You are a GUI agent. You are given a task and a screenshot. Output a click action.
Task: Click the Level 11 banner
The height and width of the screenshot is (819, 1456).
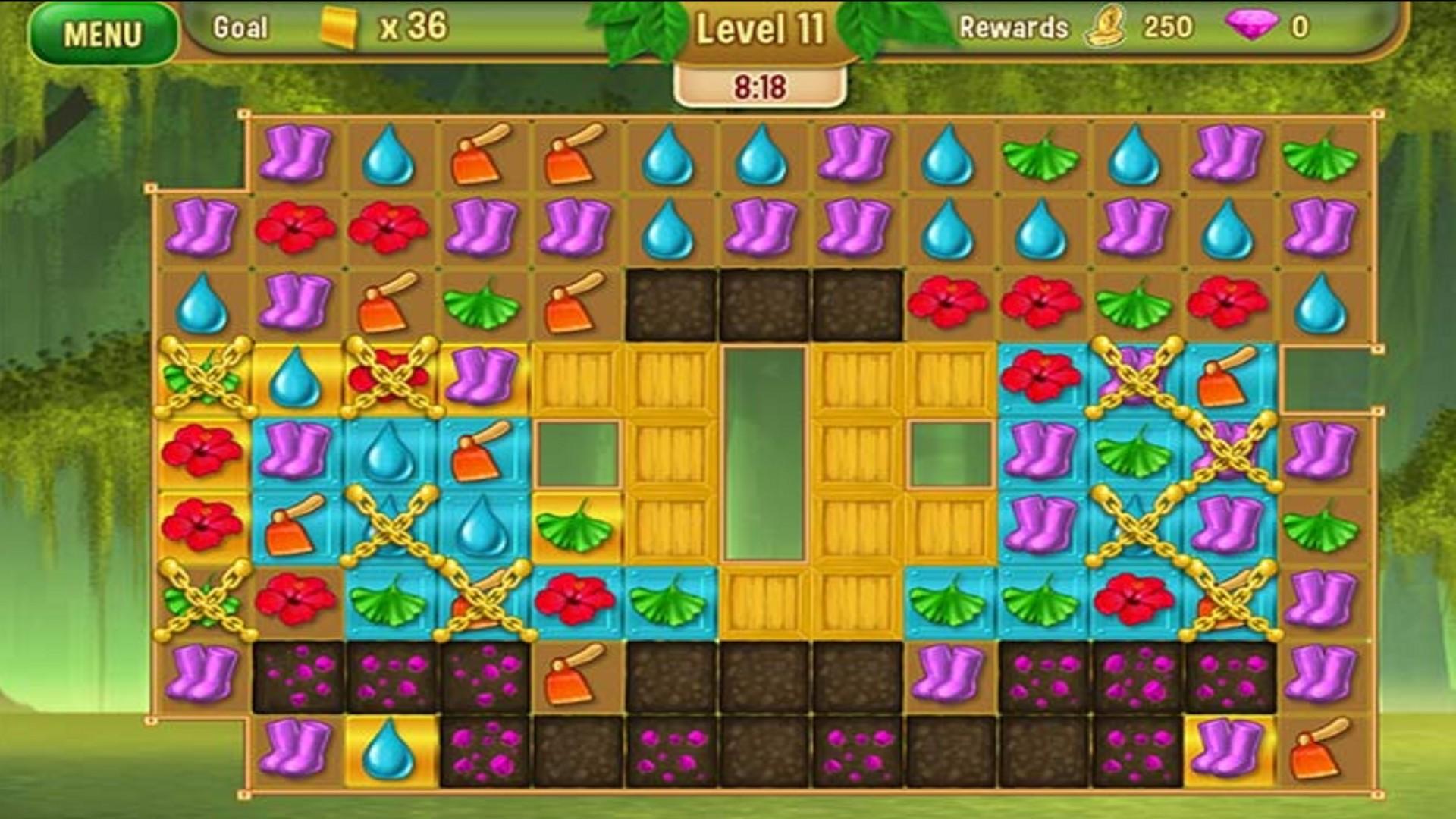pyautogui.click(x=761, y=29)
